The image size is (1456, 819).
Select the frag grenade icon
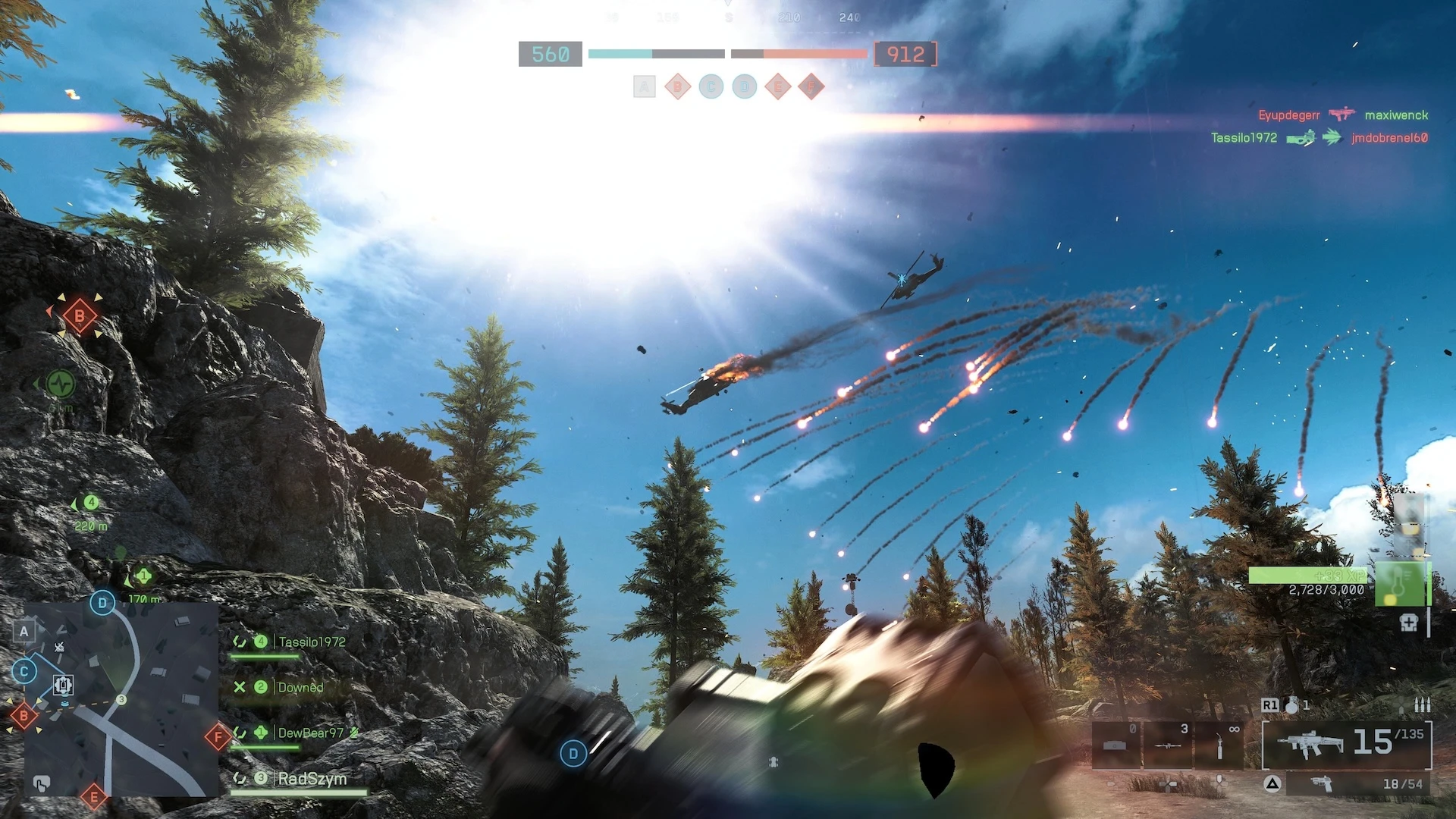(x=1291, y=705)
